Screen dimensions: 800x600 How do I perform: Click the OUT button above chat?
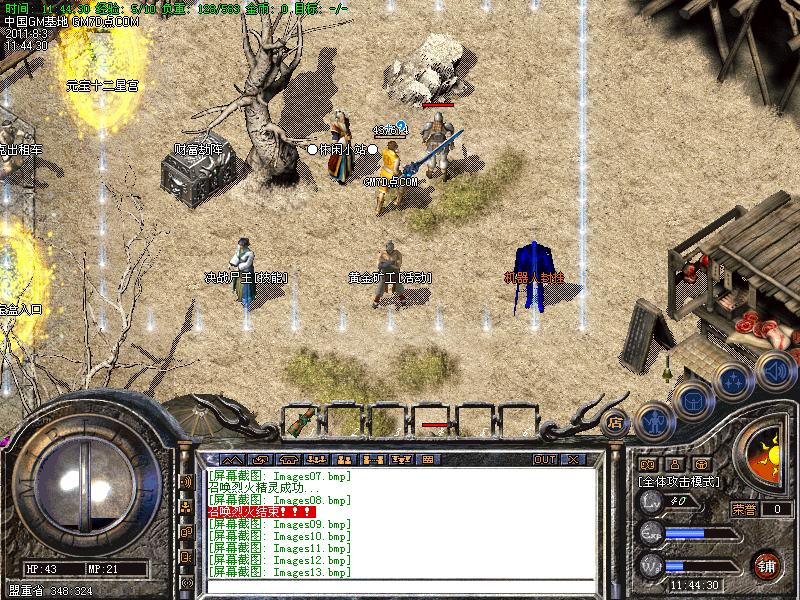[x=544, y=460]
